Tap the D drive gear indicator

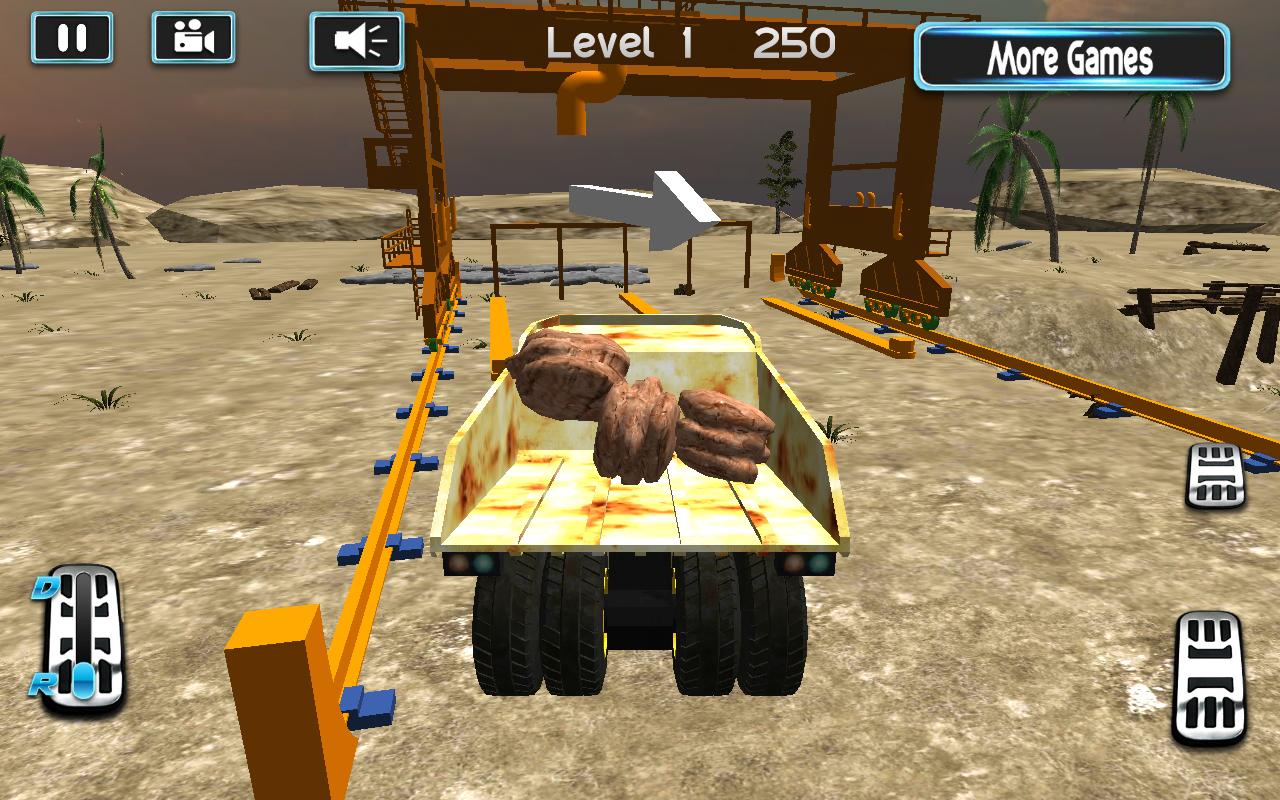coord(45,587)
